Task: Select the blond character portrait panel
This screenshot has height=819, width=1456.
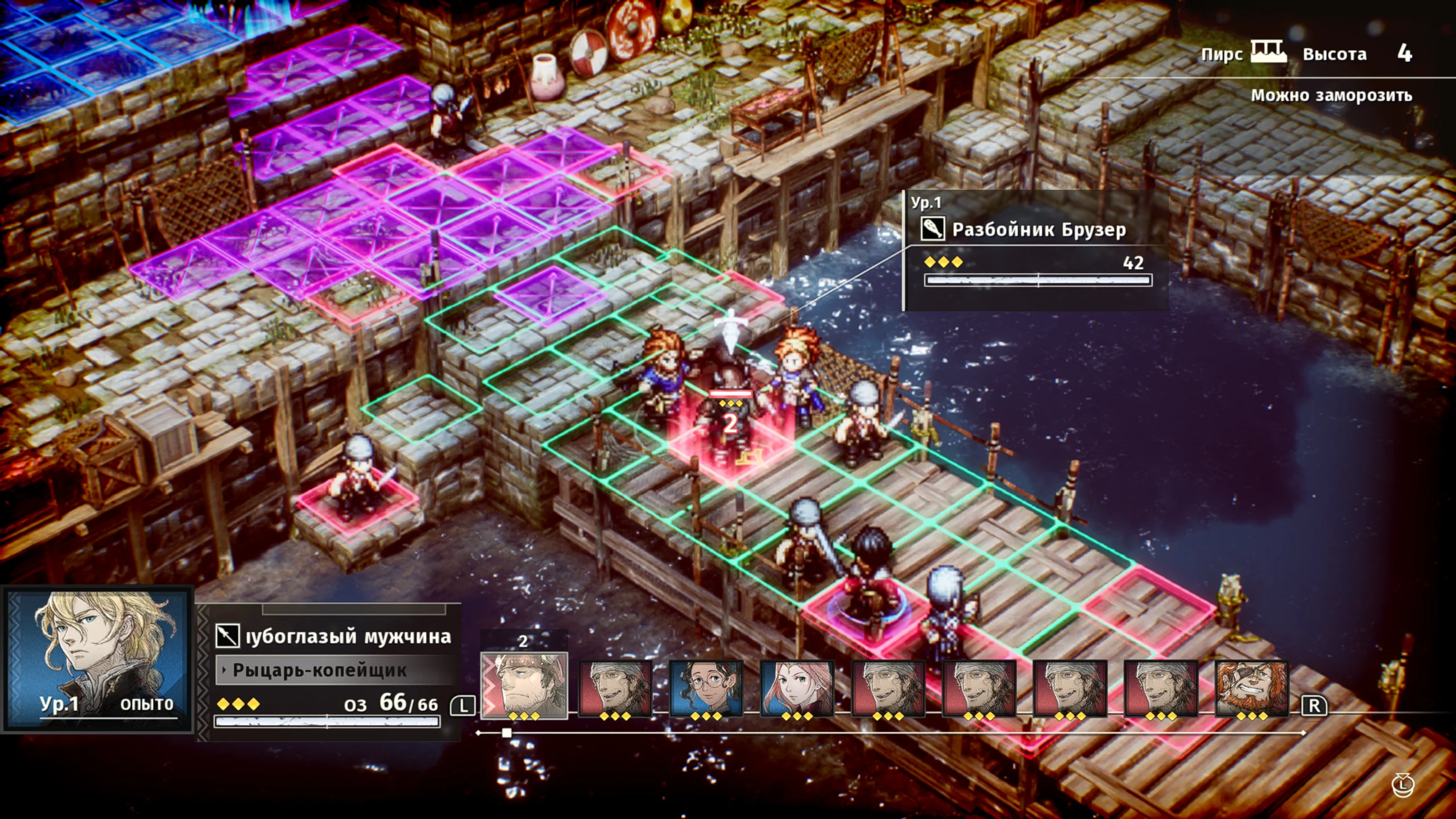Action: click(x=98, y=660)
